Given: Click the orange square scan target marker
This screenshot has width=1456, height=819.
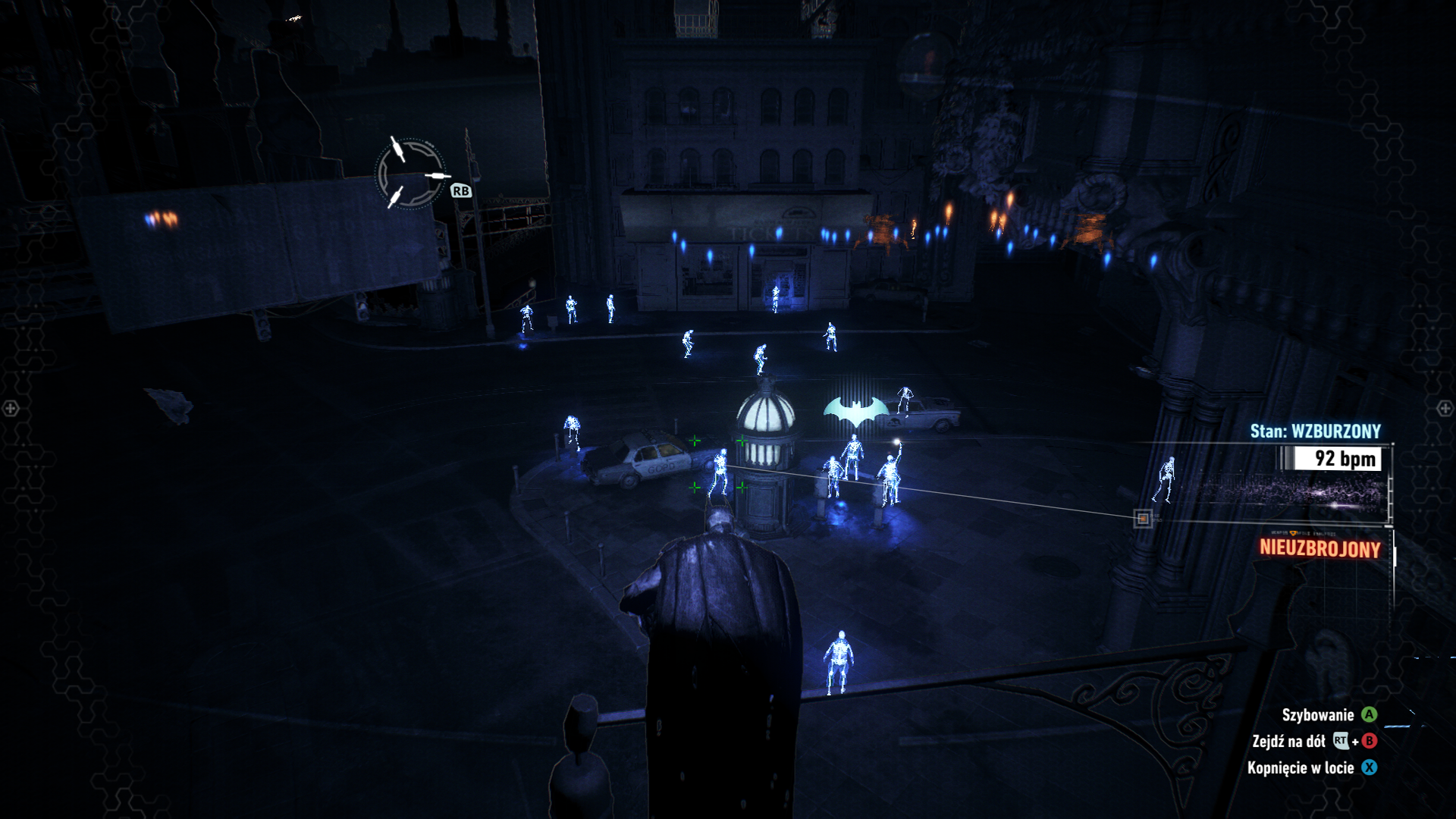Looking at the screenshot, I should pos(1143,519).
